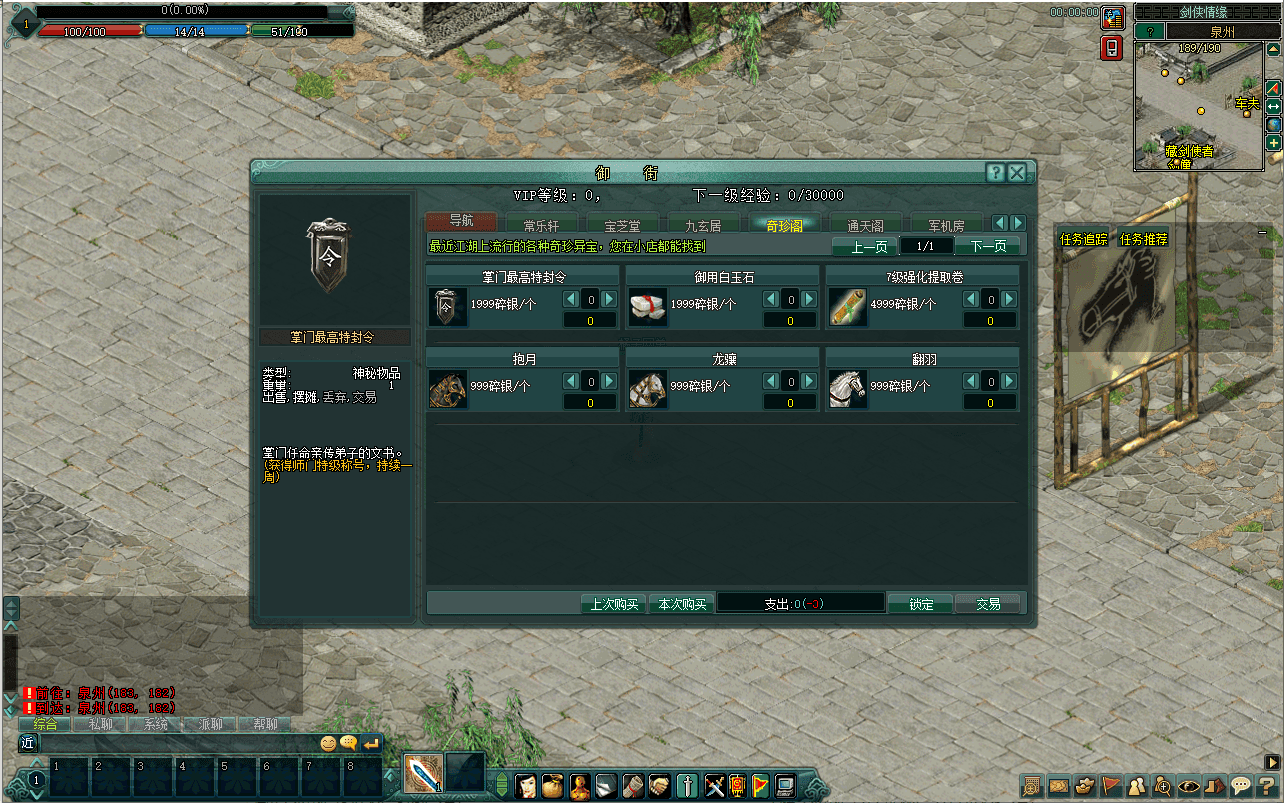
Task: Go to previous page with 上一页
Action: tap(869, 246)
